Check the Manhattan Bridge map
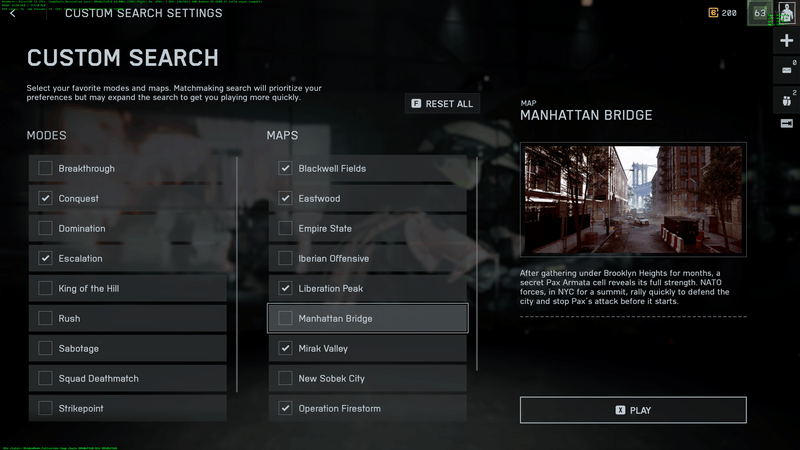Screen dimensions: 800x450 [x=285, y=319]
